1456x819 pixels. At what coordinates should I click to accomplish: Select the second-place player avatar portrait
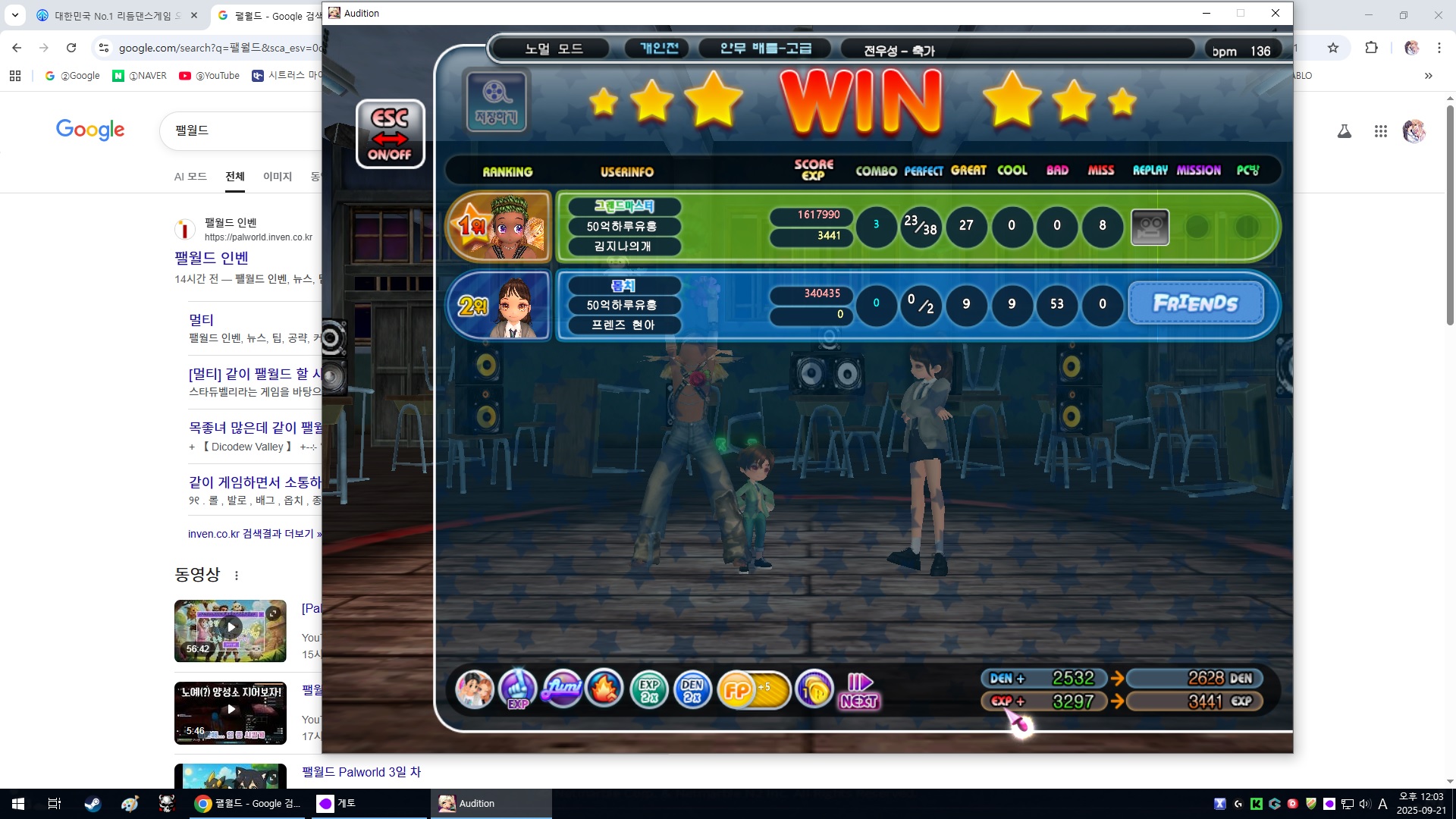click(x=500, y=305)
